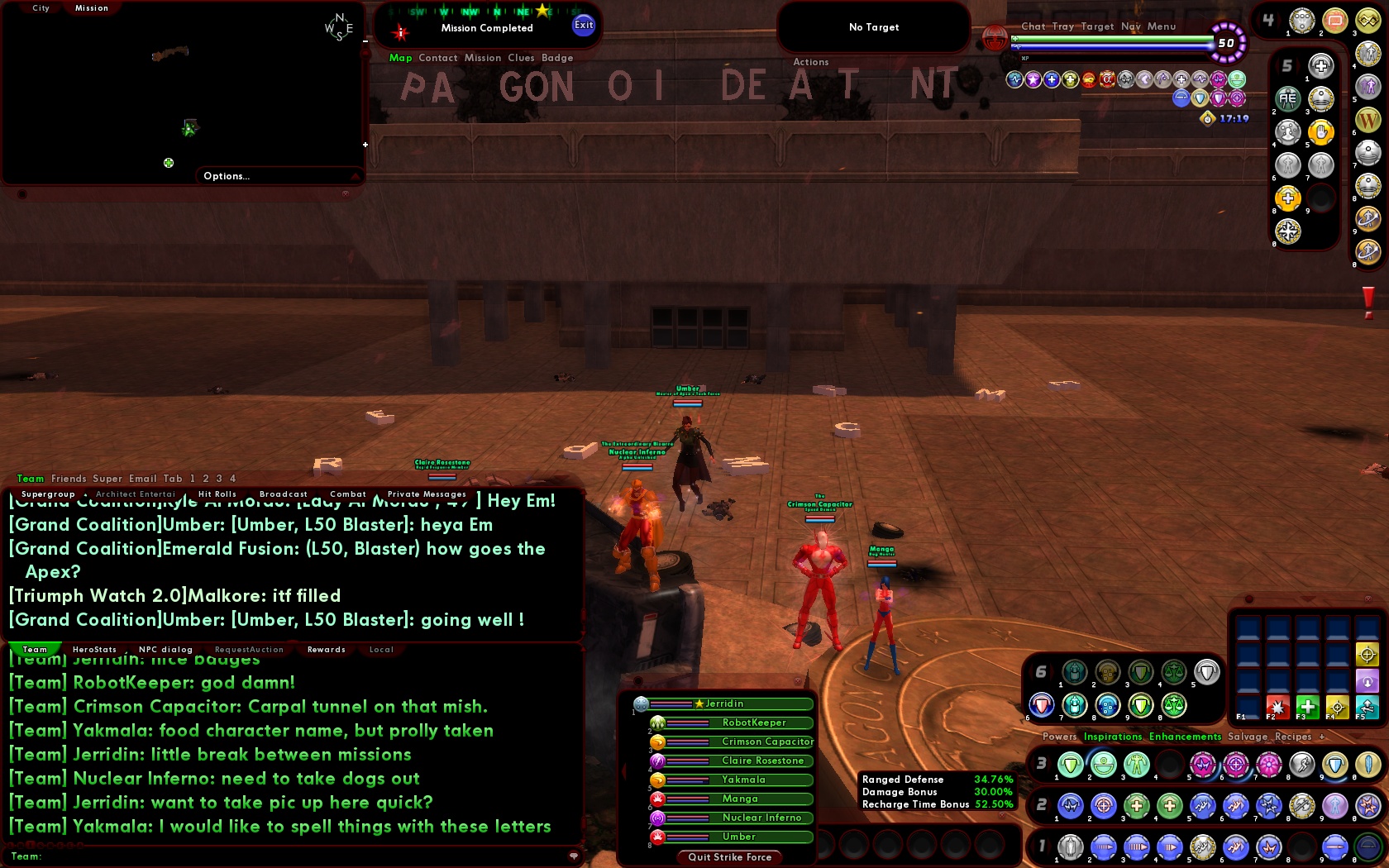
Task: Click the Quit Strike Force button
Action: (x=728, y=857)
